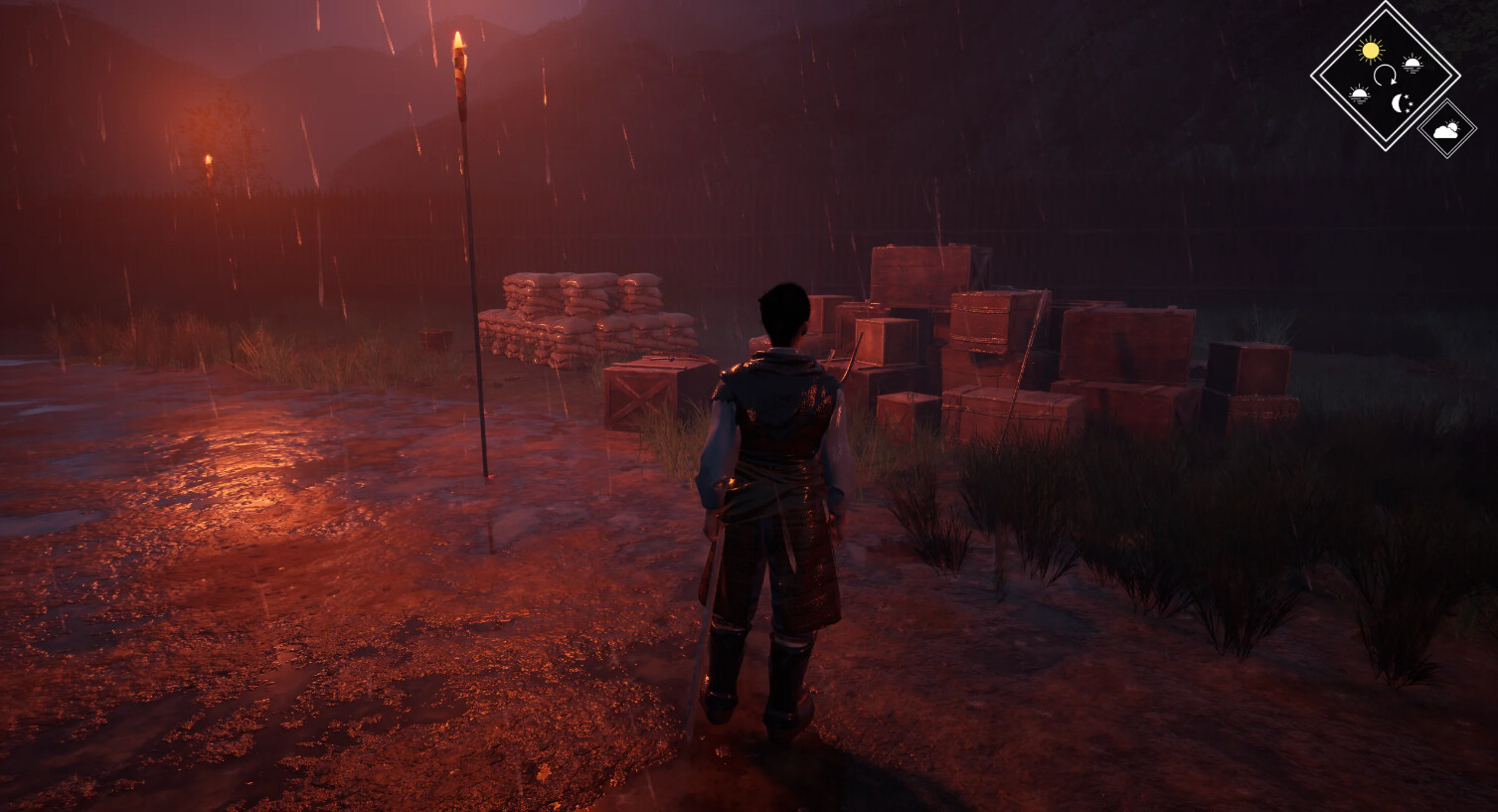This screenshot has width=1498, height=812.
Task: Select the sunrise icon on the left
Action: pyautogui.click(x=1360, y=92)
